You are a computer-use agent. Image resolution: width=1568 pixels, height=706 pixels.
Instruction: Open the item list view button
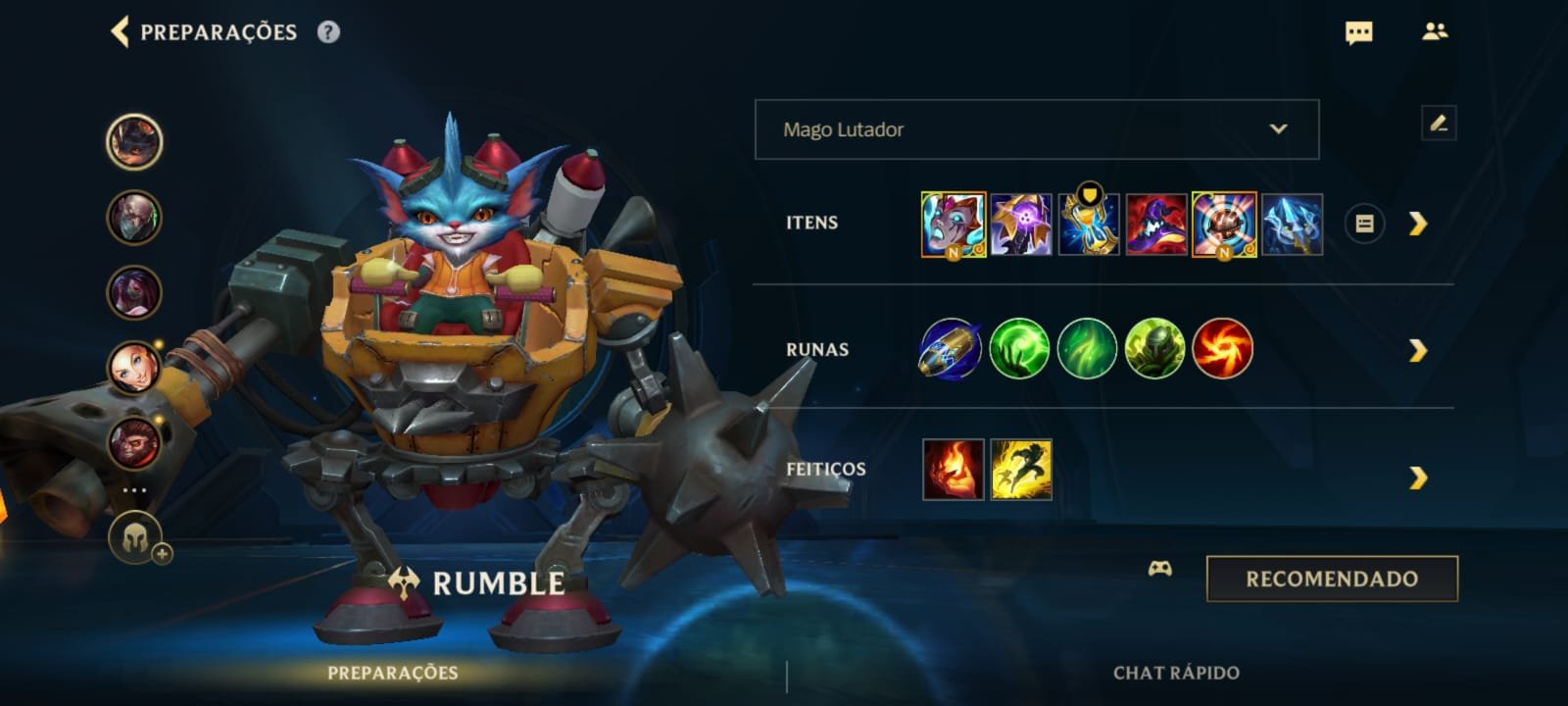(x=1363, y=225)
